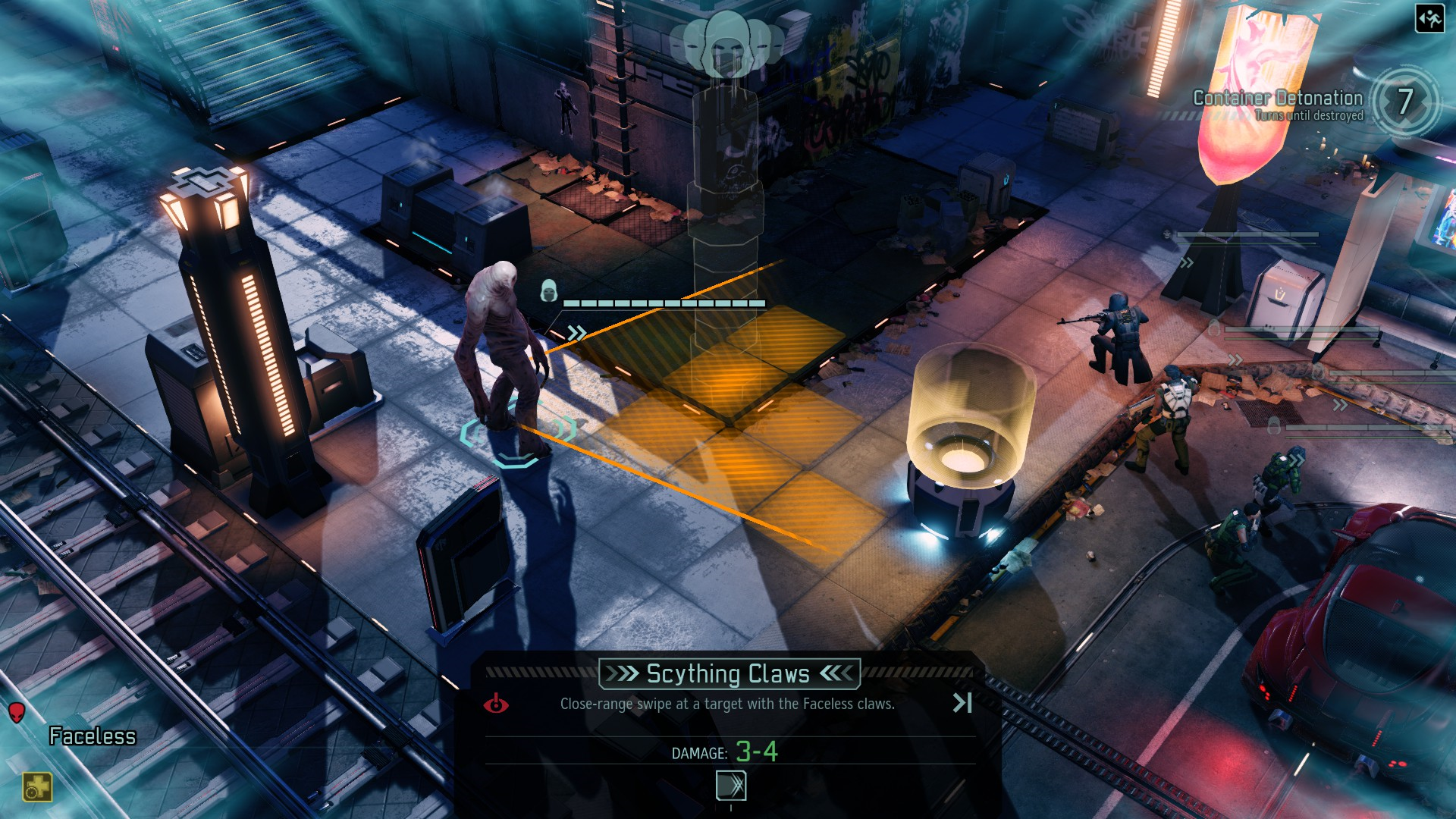Click the red eye icon beside description
Screen dimensions: 1456x819
click(496, 704)
